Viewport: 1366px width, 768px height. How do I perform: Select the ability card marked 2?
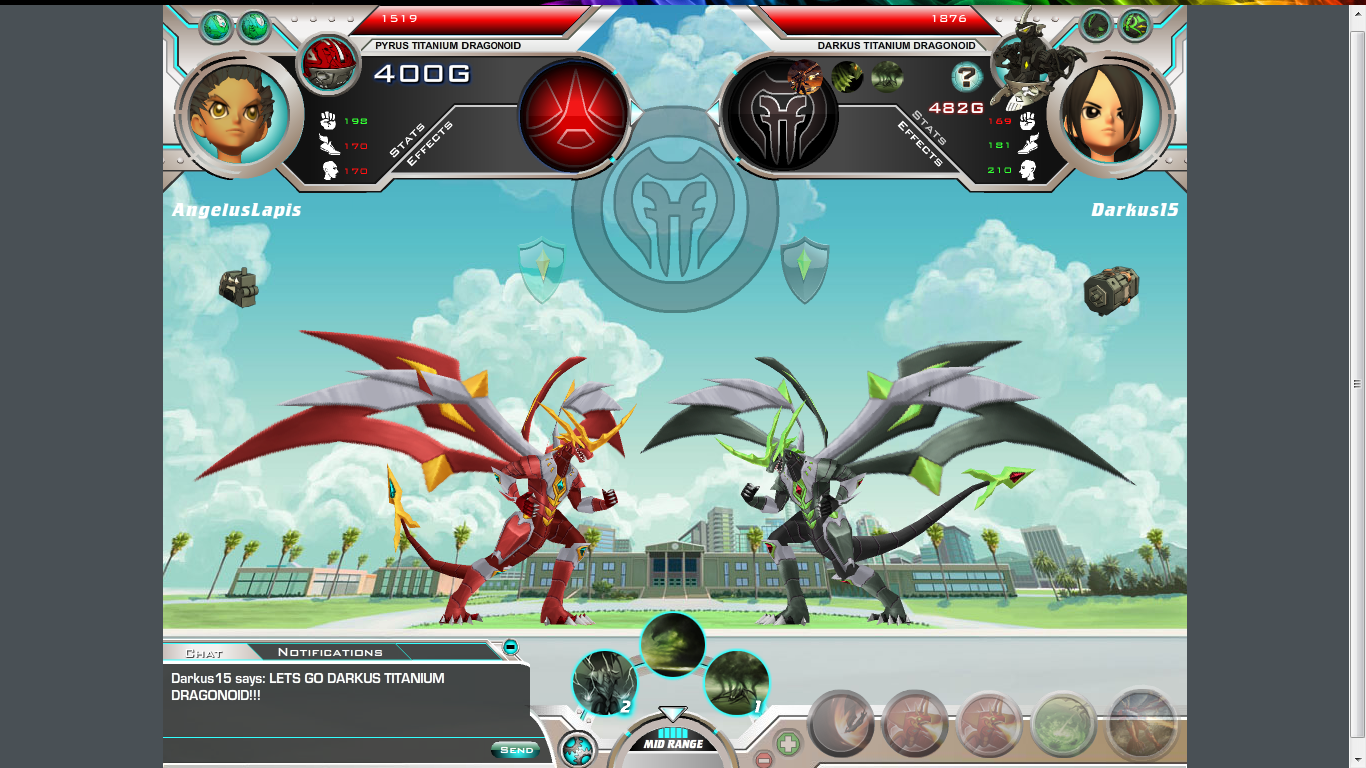(605, 683)
